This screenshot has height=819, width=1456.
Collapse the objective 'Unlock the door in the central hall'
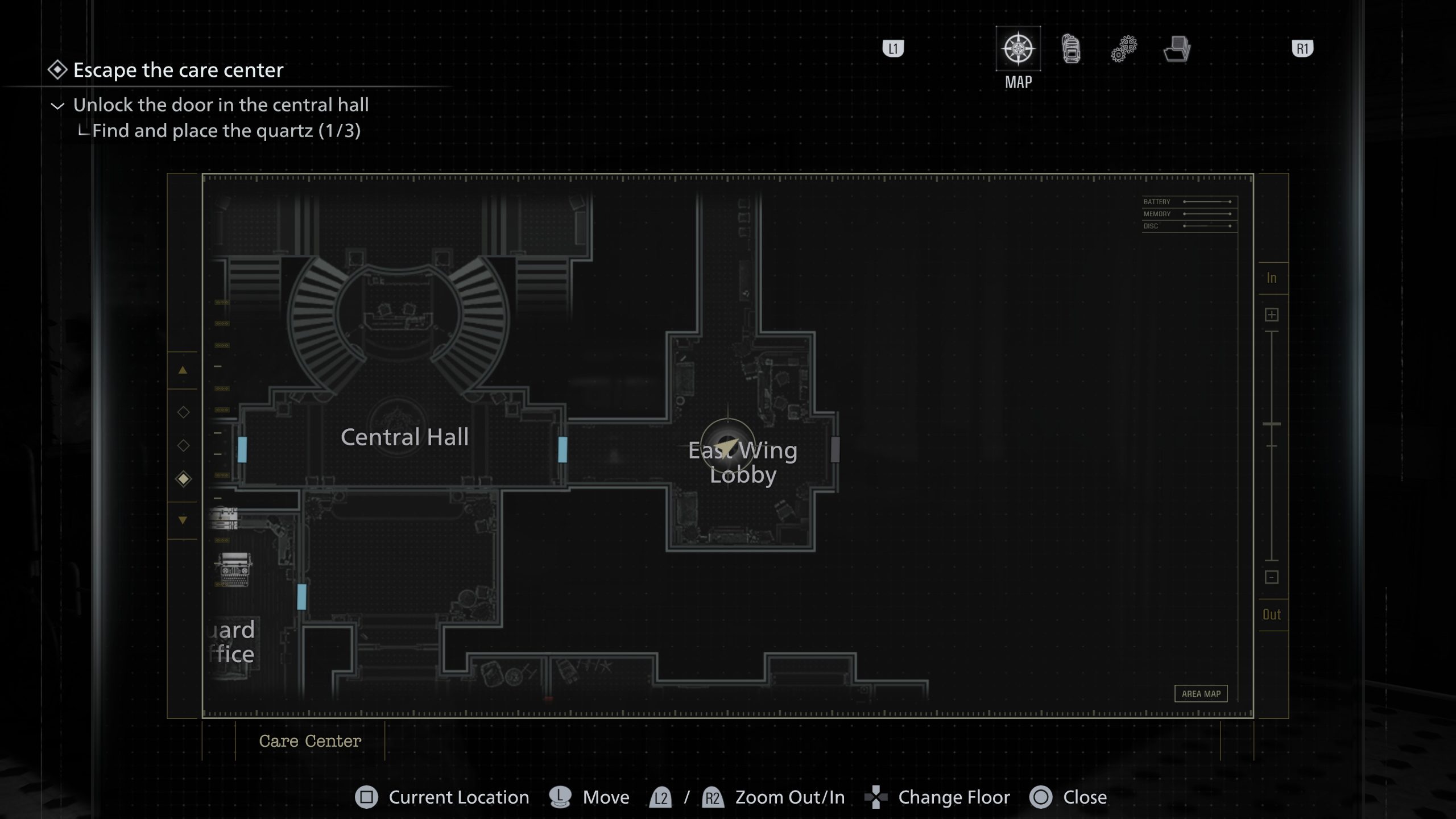tap(57, 105)
